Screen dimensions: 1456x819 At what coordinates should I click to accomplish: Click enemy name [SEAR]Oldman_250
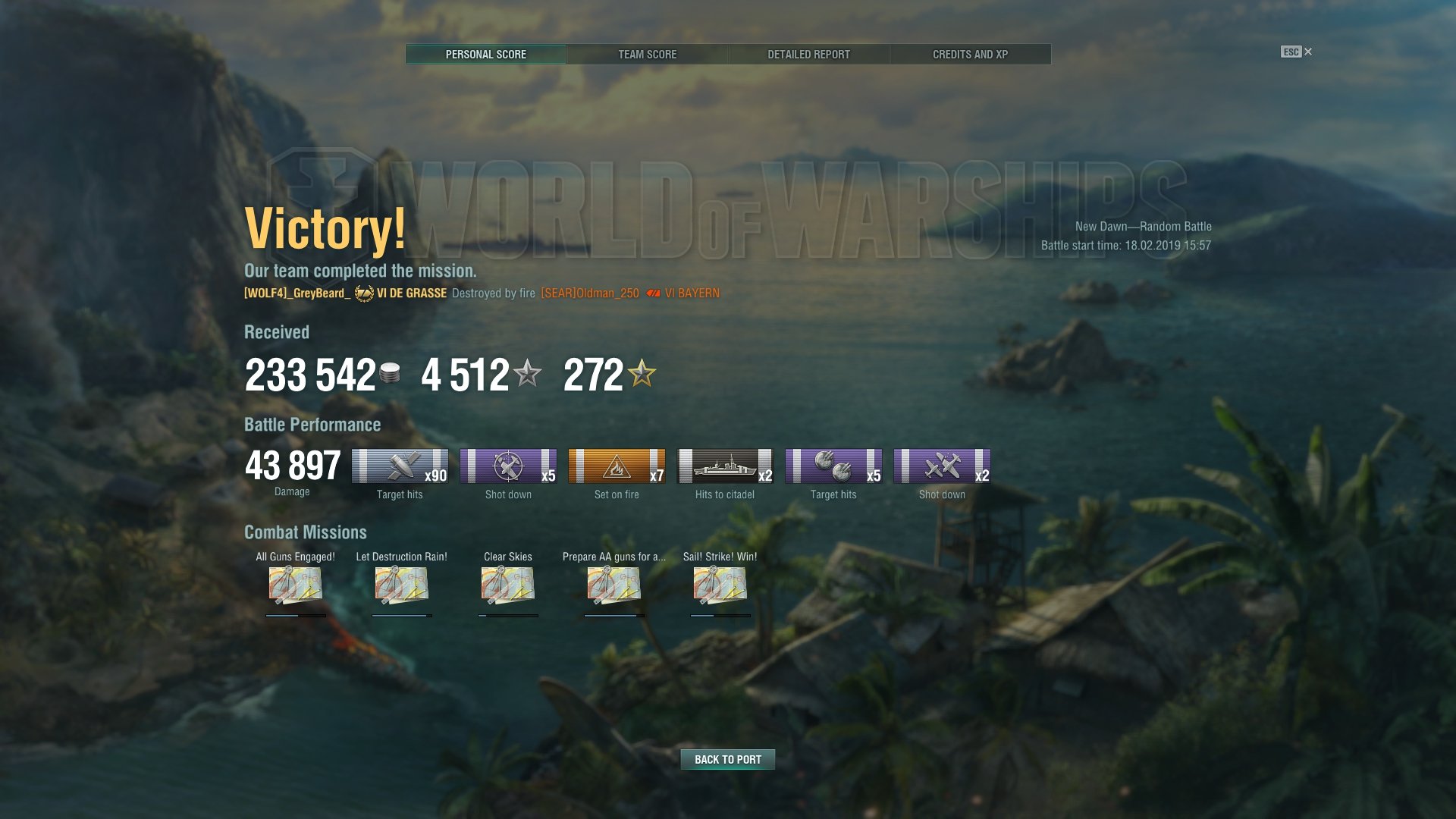tap(590, 293)
